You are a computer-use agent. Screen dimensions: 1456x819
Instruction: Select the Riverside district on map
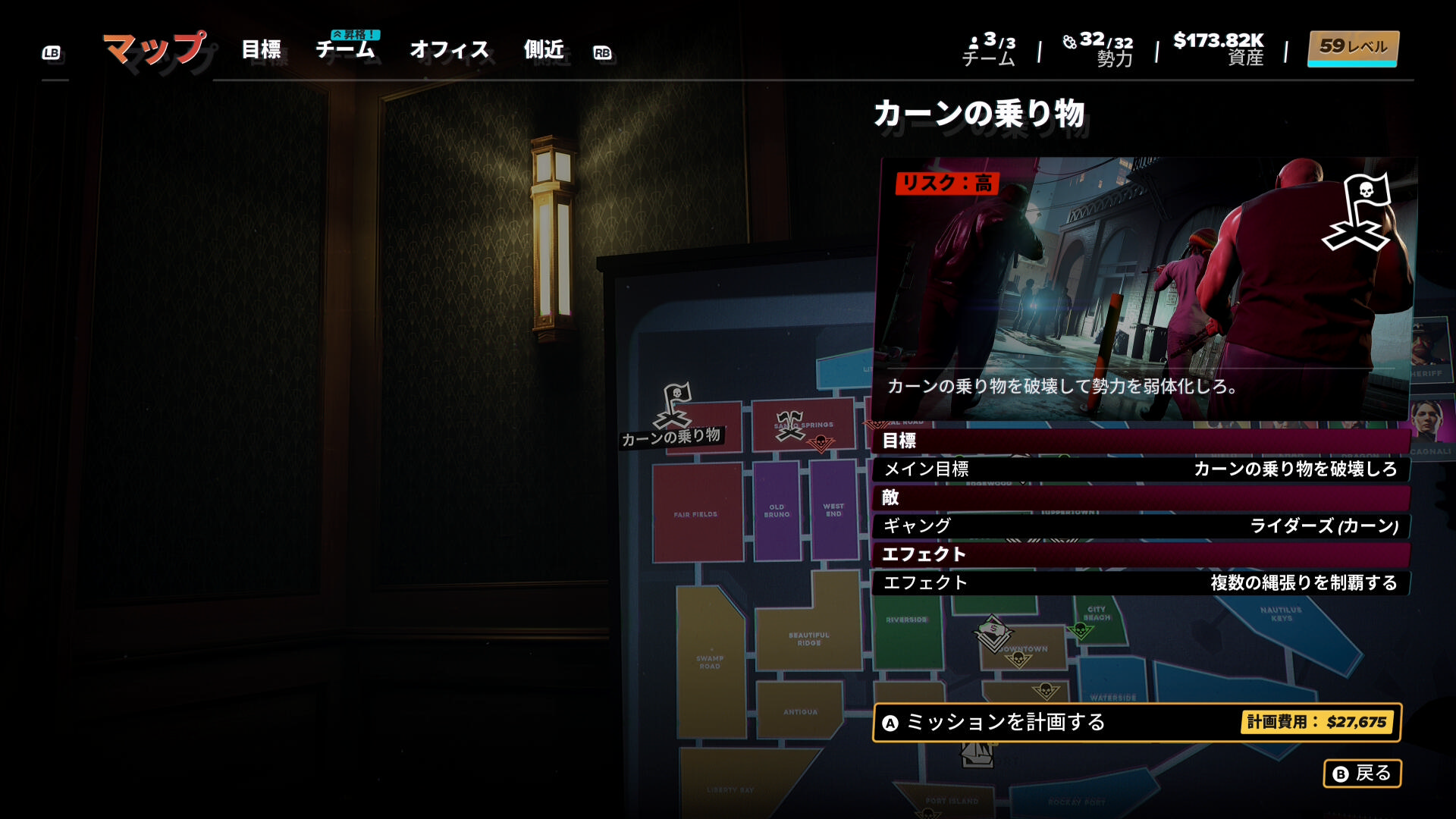tap(906, 629)
